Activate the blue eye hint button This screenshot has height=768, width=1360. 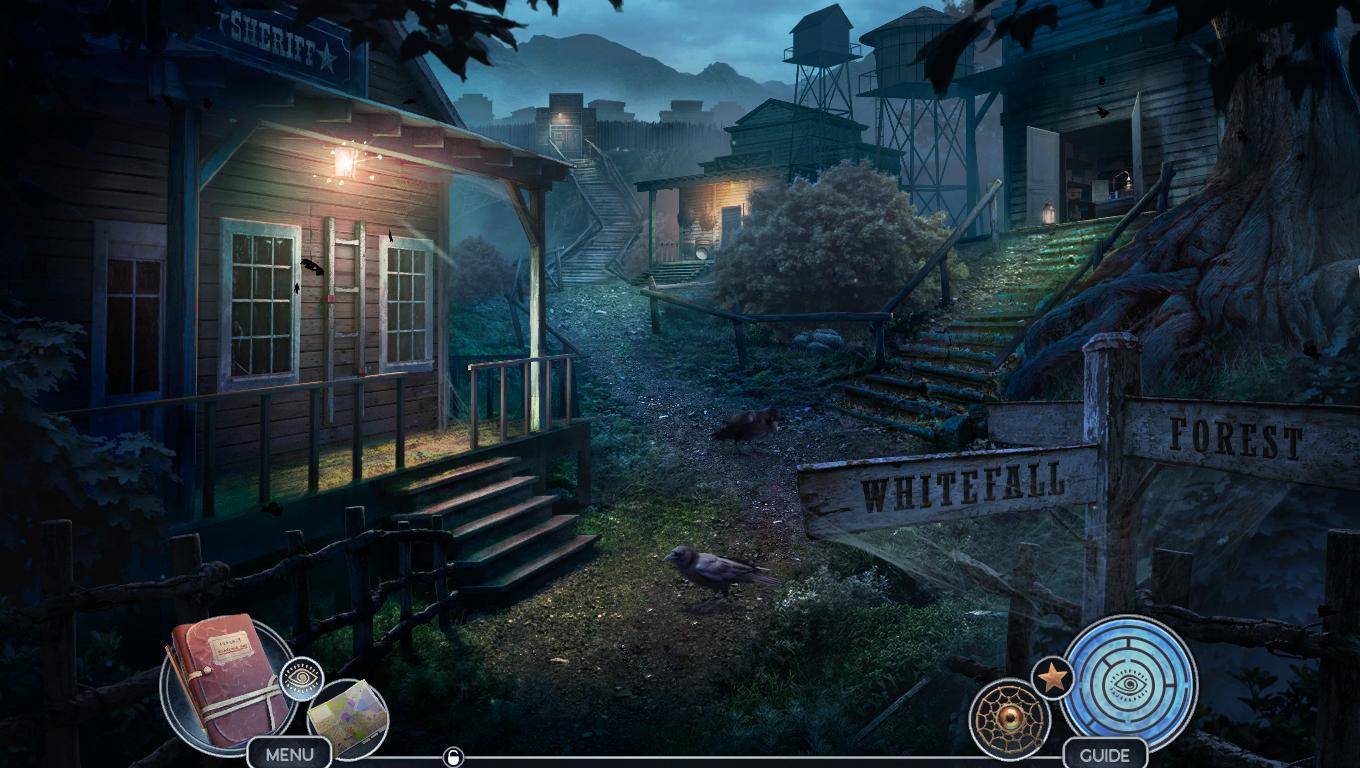pos(1129,683)
